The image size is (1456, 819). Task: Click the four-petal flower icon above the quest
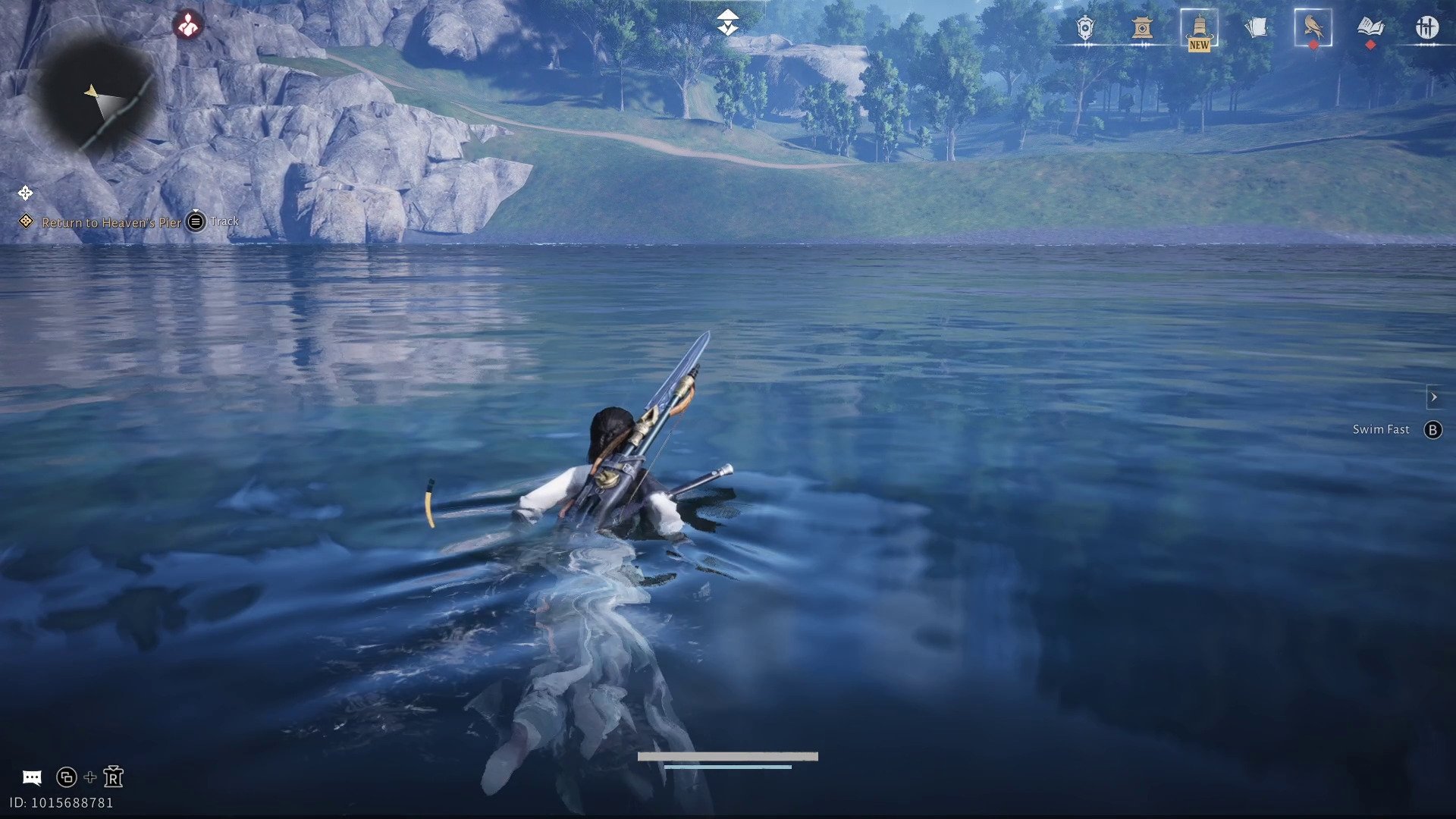point(25,193)
